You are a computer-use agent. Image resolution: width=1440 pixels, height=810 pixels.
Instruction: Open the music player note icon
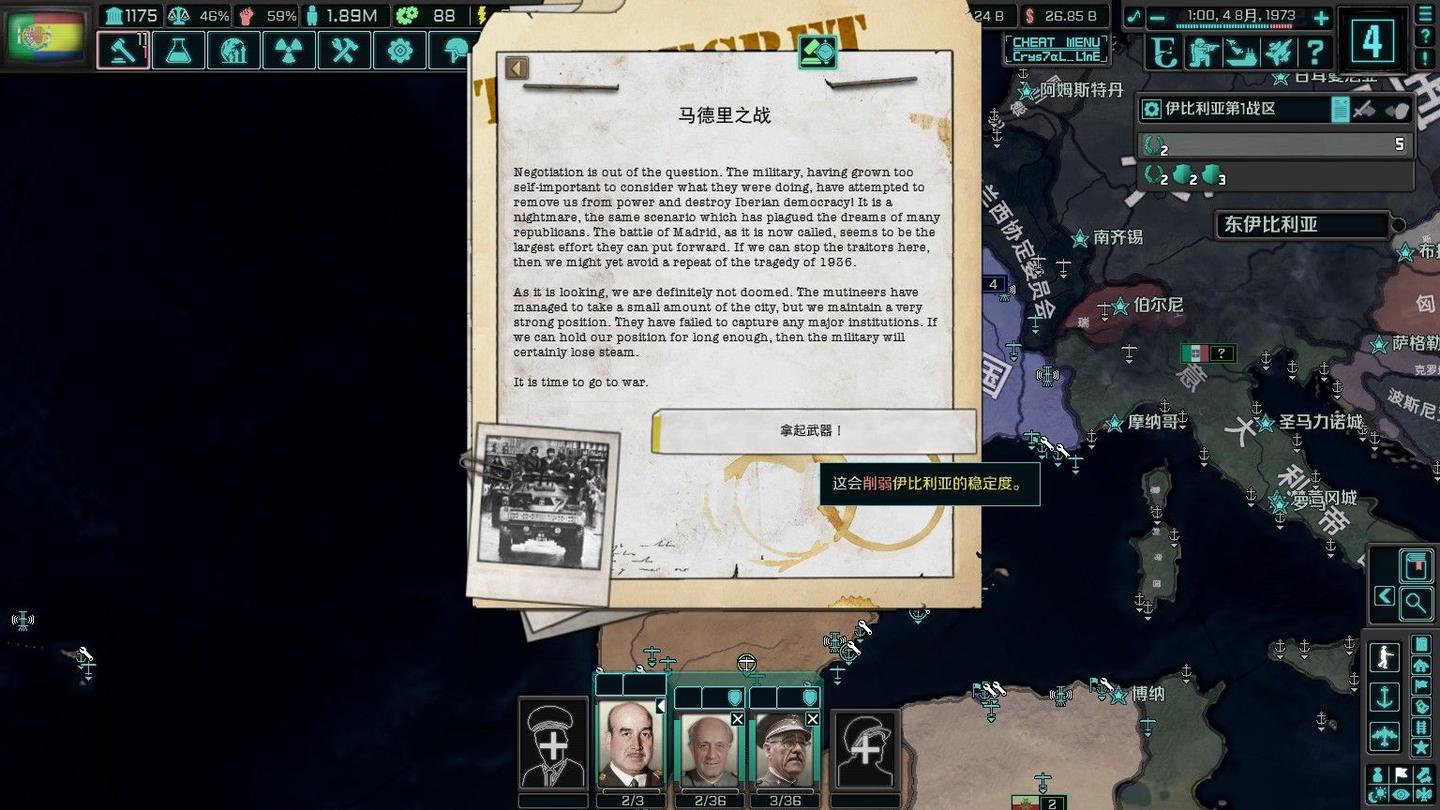(x=1133, y=17)
